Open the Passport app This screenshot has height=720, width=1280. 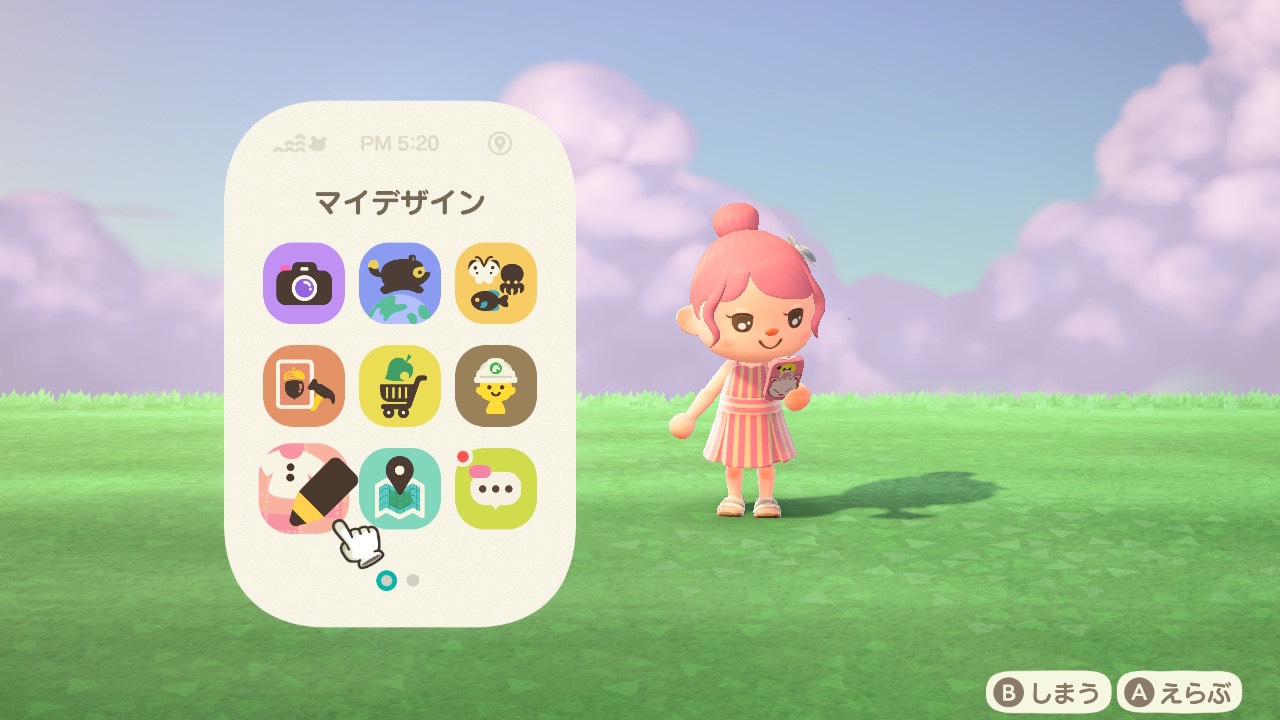click(303, 387)
